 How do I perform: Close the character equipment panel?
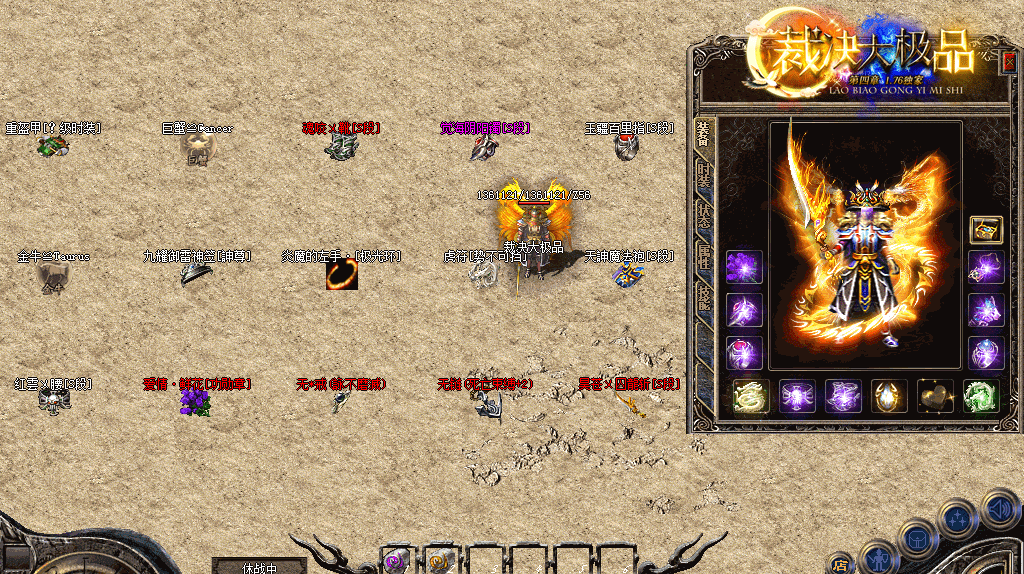tap(1008, 59)
